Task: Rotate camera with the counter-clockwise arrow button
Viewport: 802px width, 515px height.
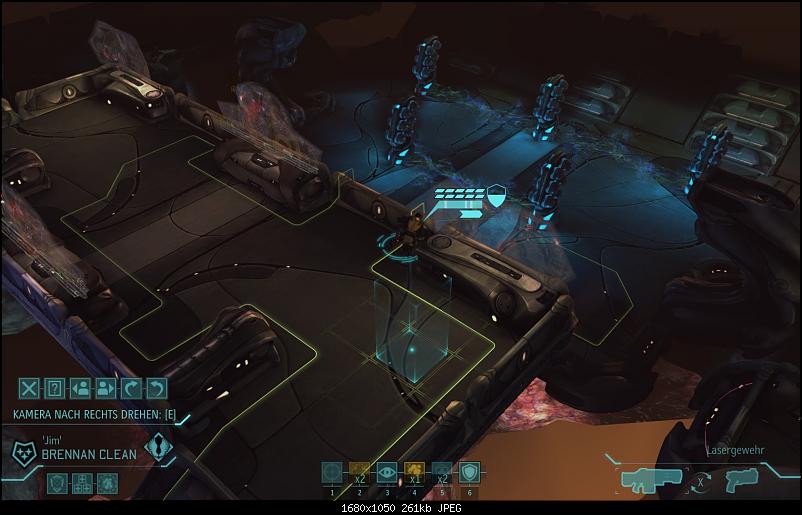Action: pos(157,388)
